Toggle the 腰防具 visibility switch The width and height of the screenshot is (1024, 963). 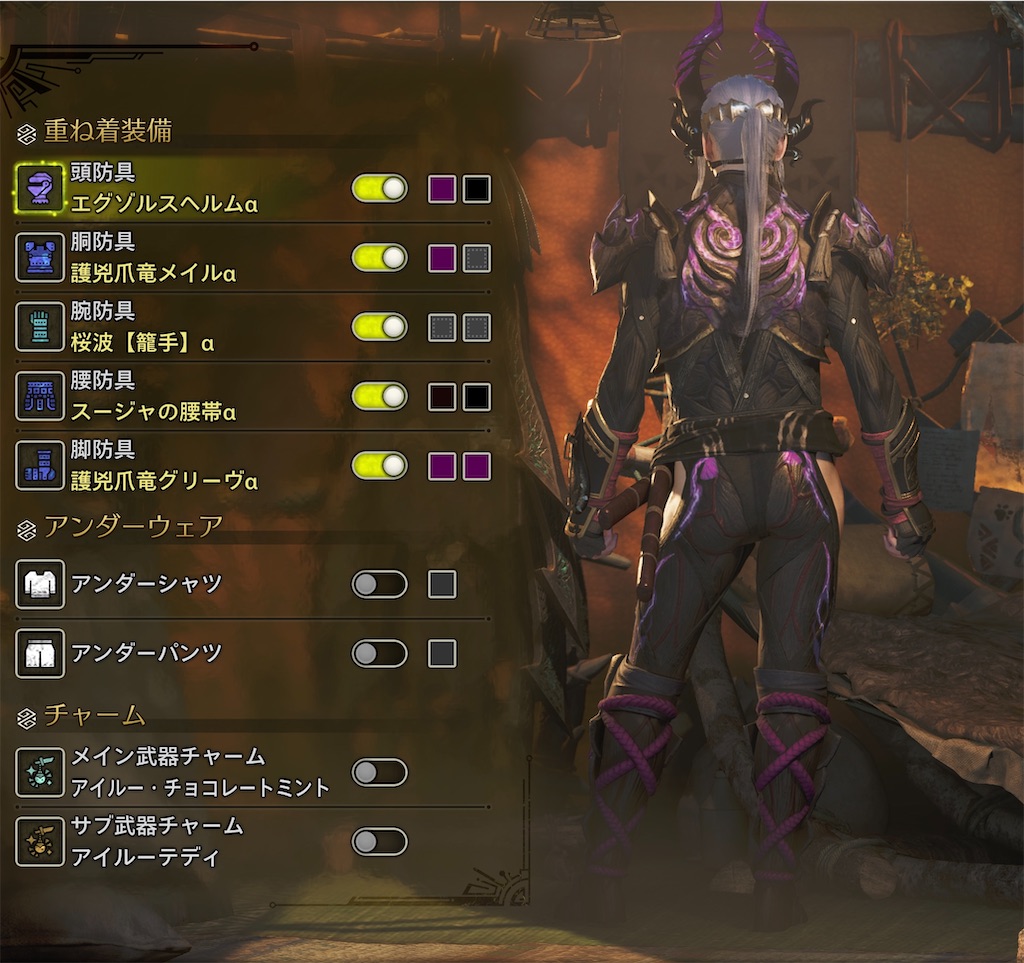point(379,397)
